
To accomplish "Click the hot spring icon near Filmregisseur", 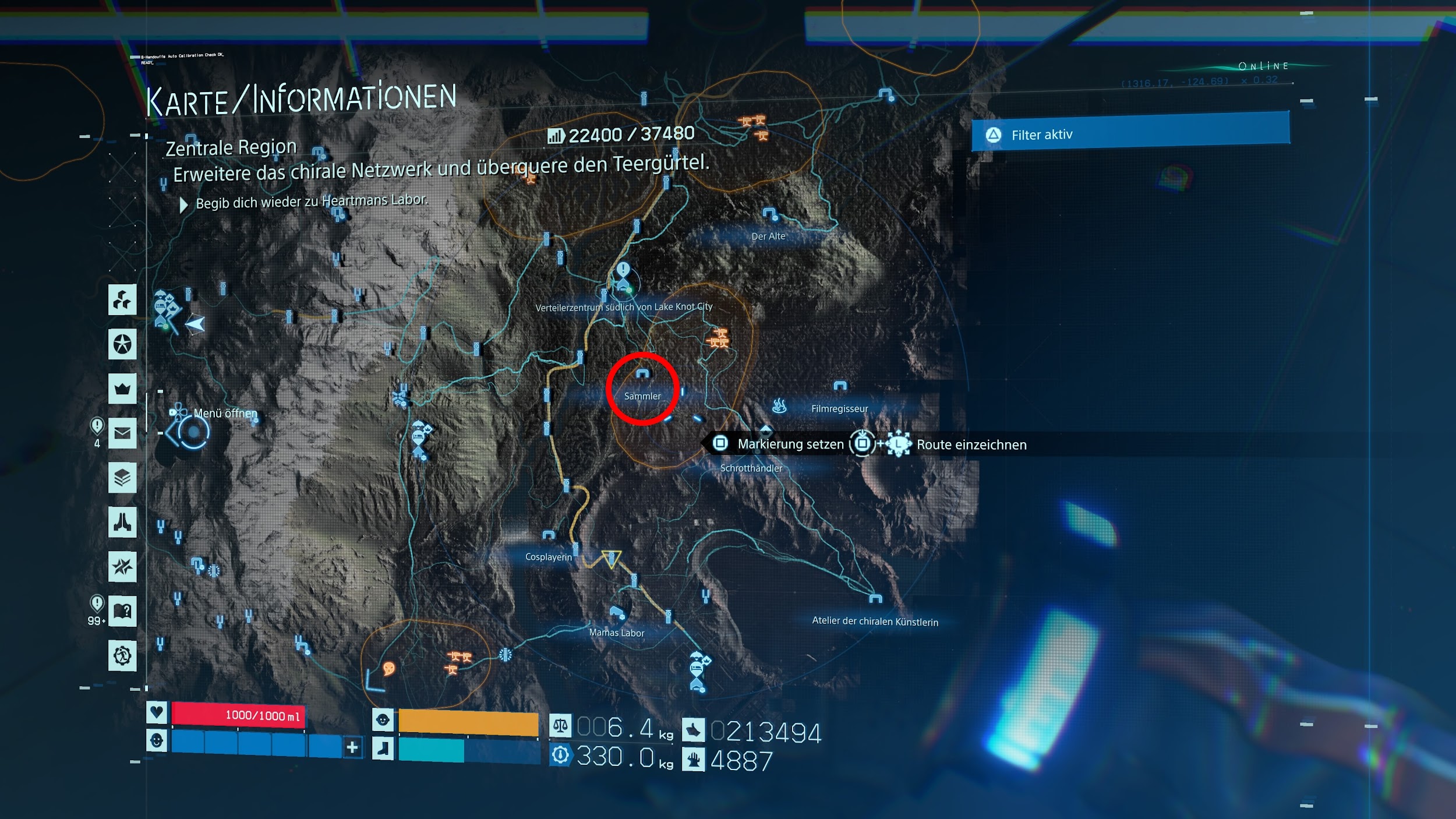I will (x=779, y=405).
